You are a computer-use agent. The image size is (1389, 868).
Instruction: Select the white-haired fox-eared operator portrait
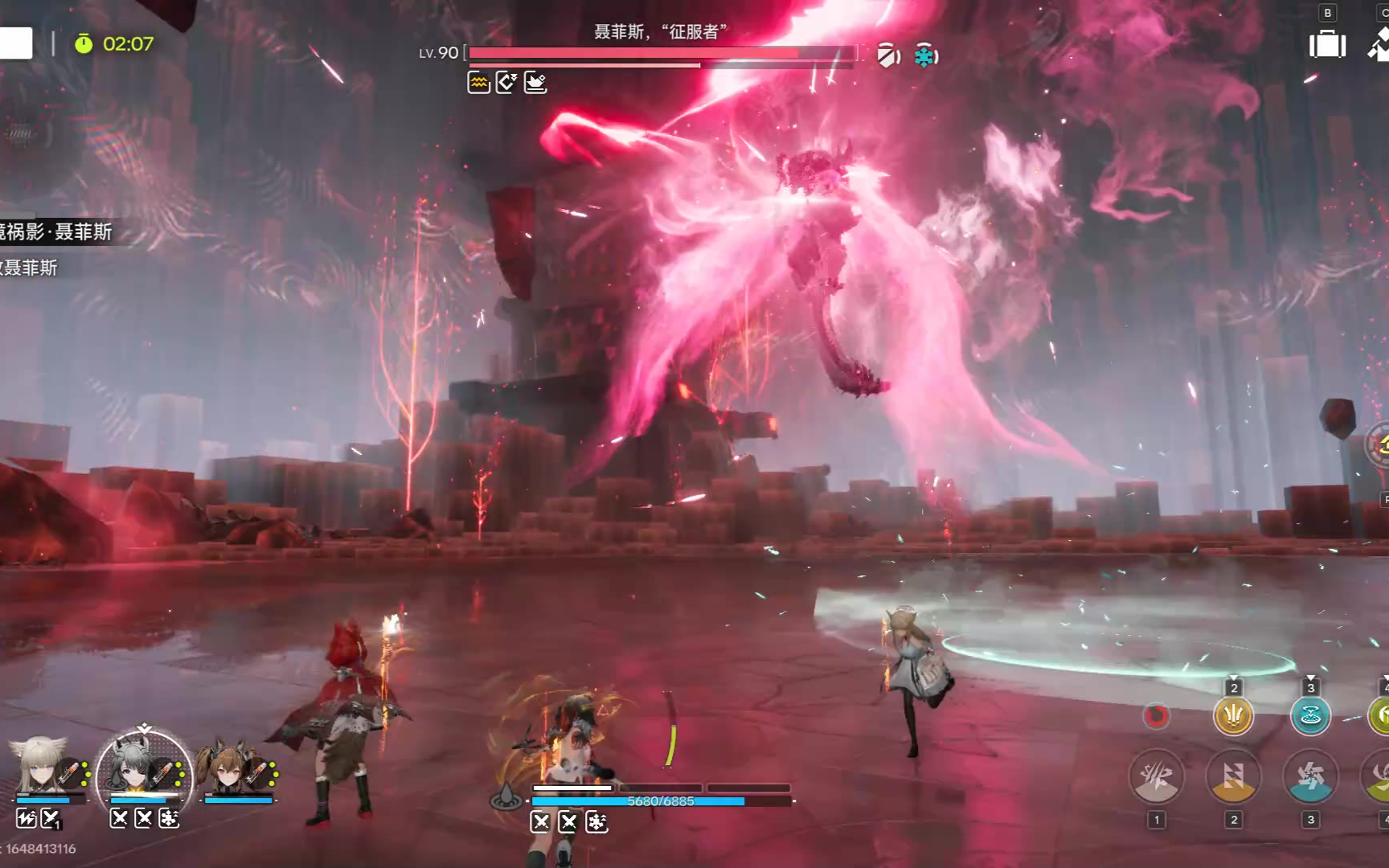coord(40,765)
